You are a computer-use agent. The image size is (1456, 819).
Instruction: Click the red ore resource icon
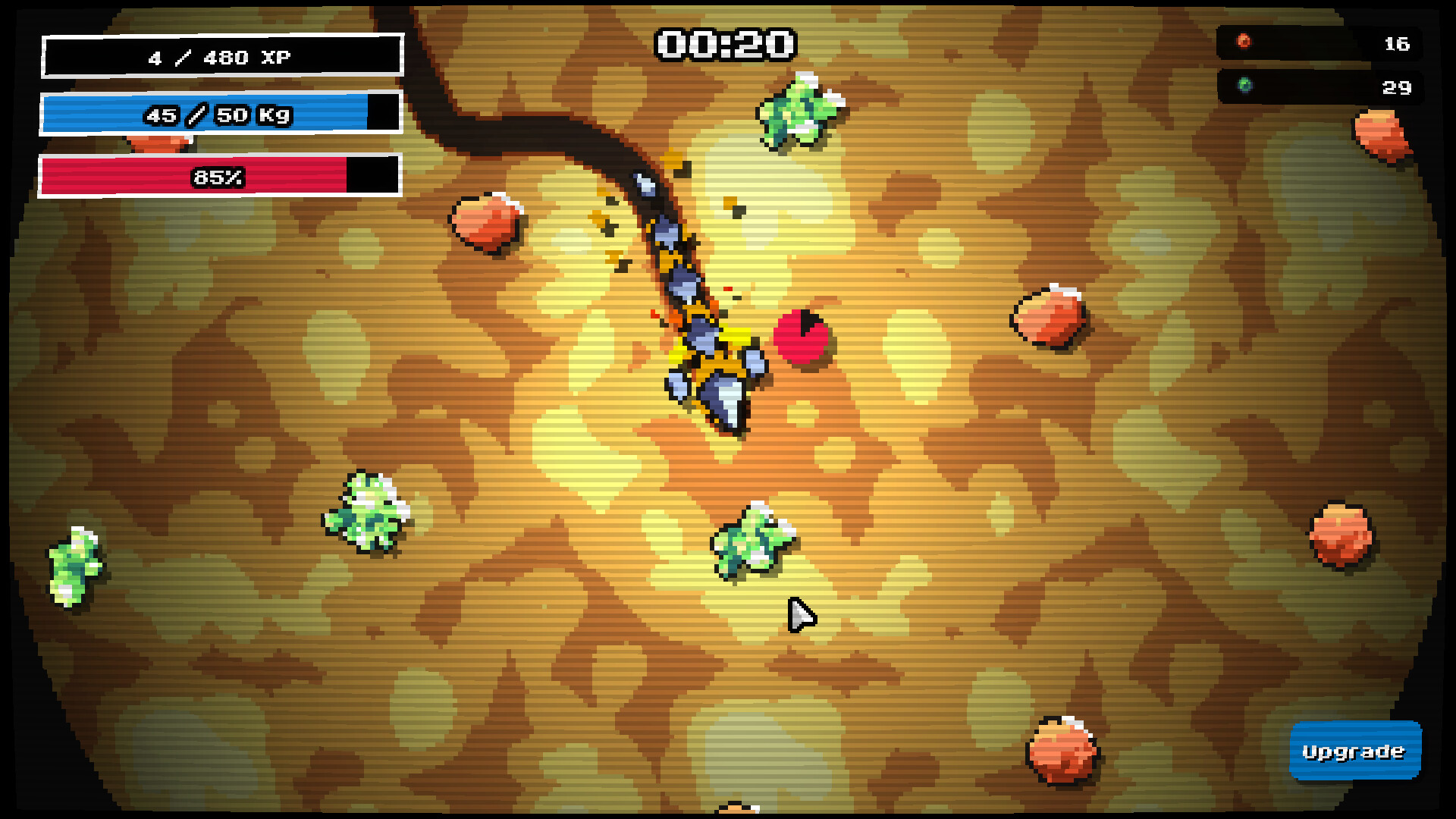[1244, 42]
